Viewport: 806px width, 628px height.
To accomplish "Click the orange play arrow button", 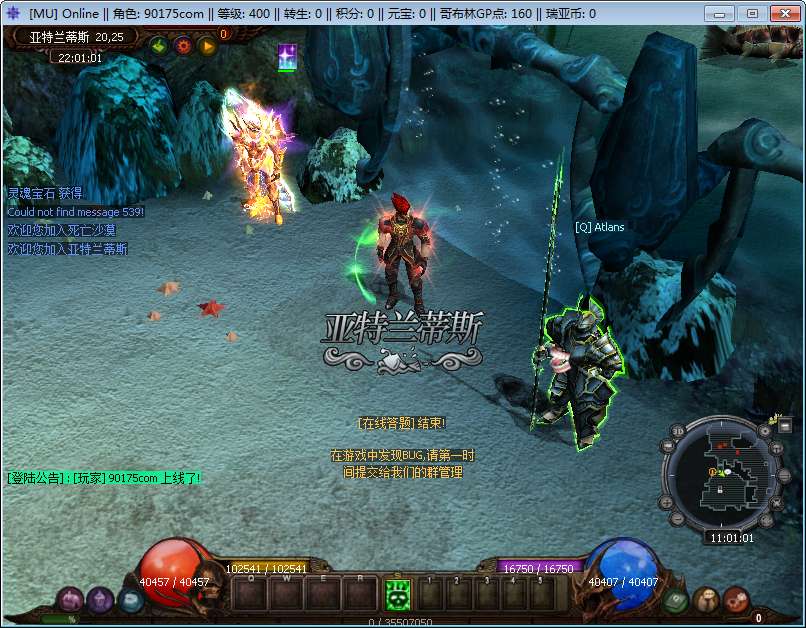I will click(x=207, y=45).
